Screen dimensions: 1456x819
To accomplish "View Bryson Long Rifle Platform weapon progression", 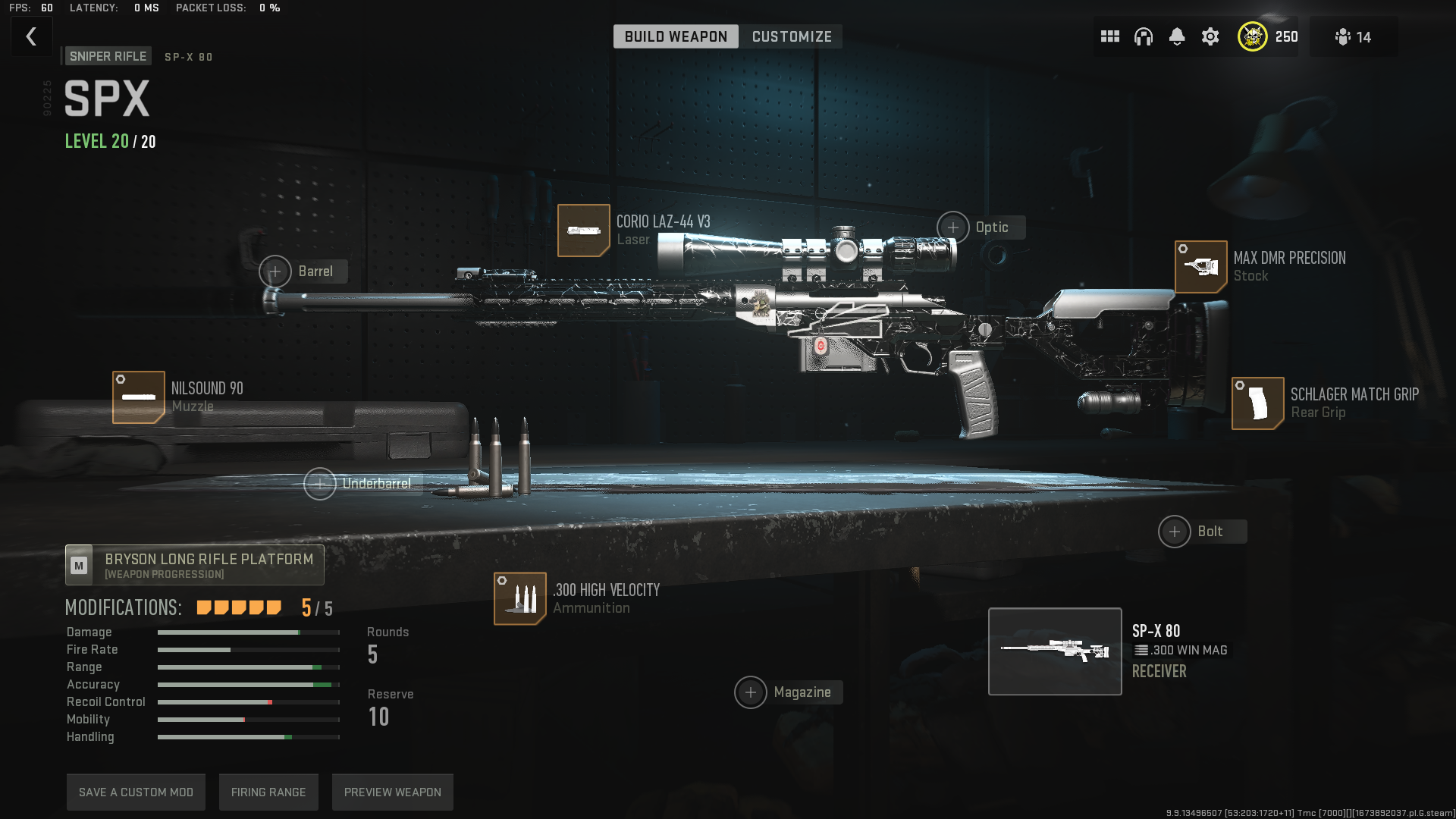I will click(195, 565).
